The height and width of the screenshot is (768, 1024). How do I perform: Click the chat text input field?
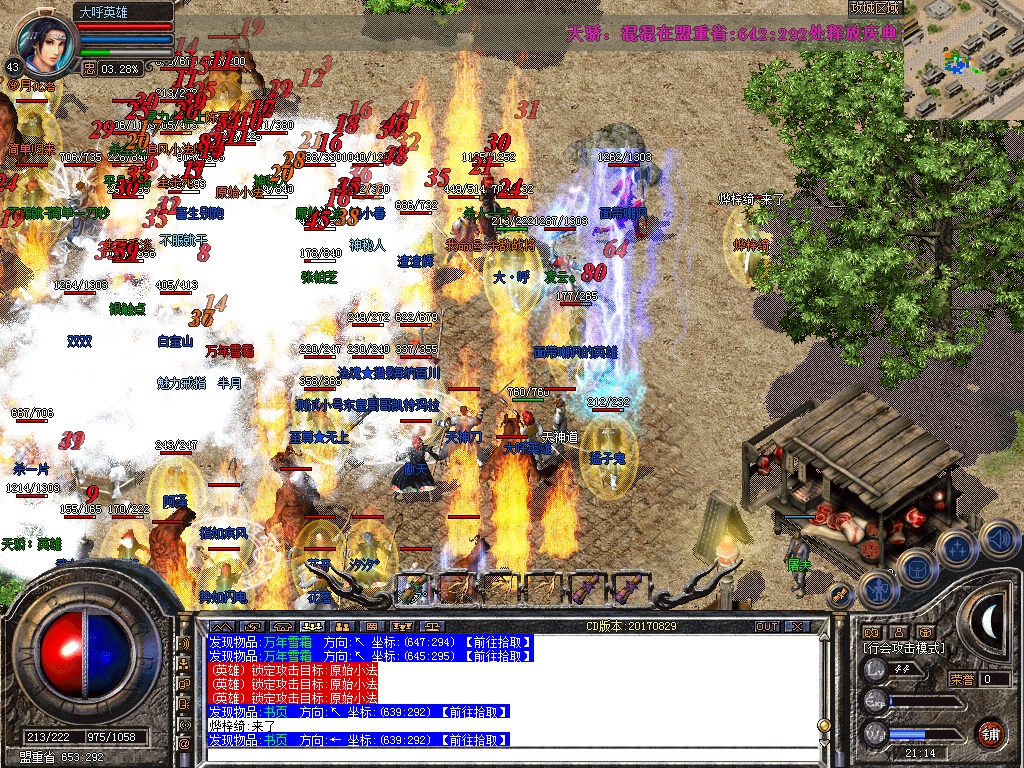(500, 756)
